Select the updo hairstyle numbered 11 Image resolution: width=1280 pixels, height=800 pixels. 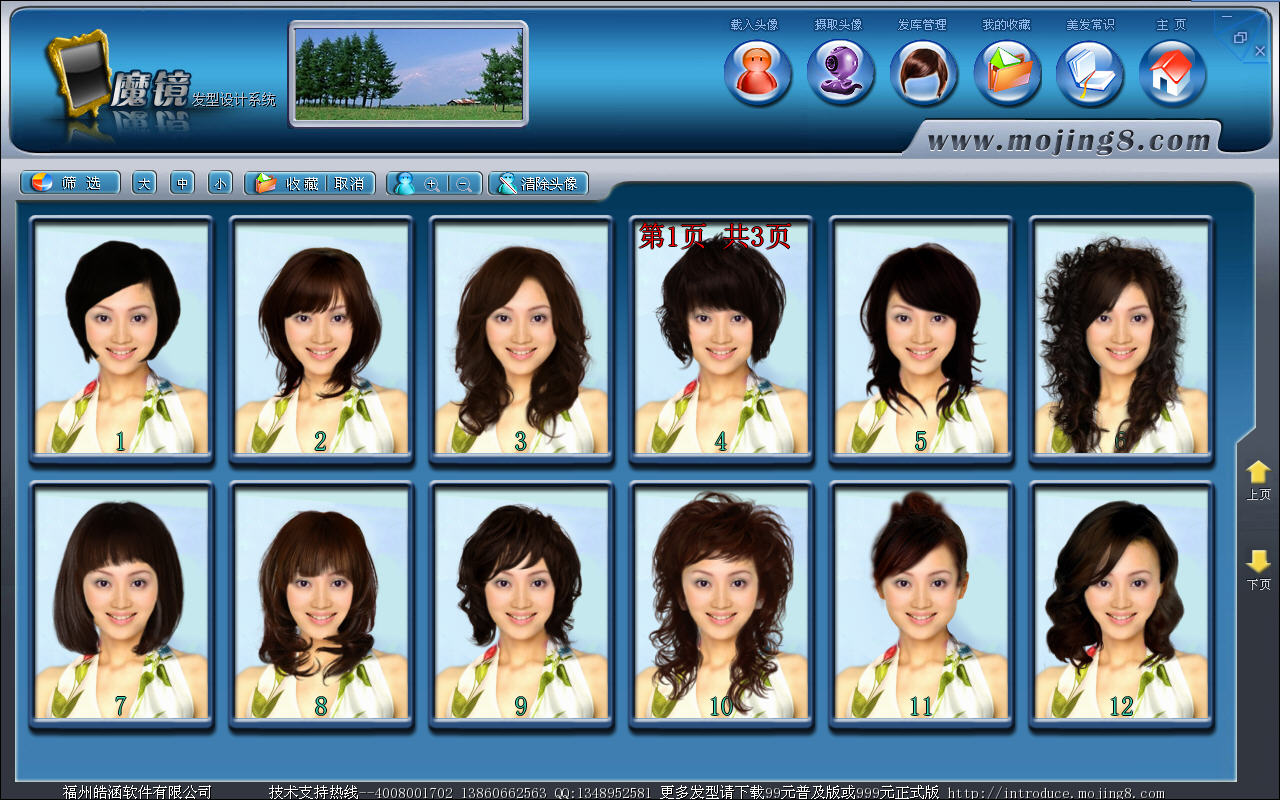click(x=921, y=602)
